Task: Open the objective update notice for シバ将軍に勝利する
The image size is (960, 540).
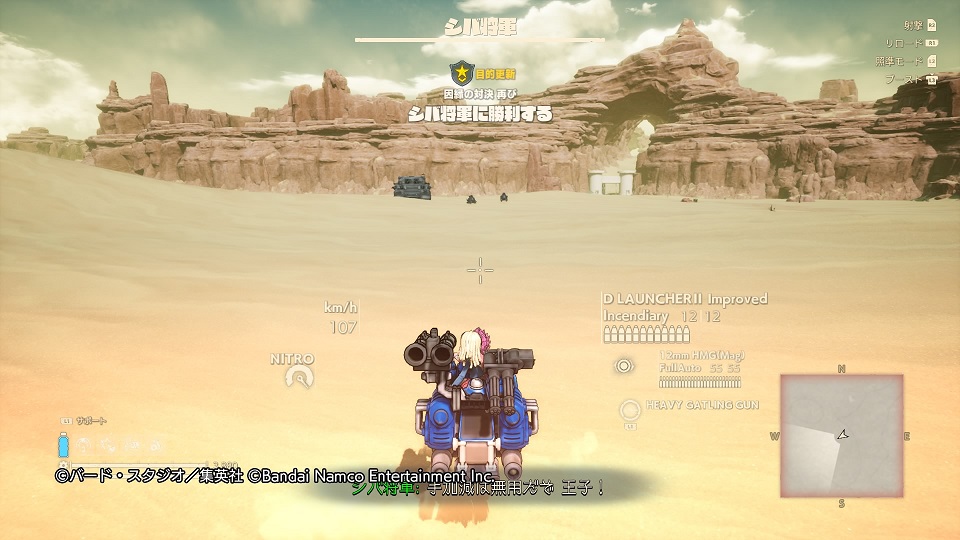Action: 481,113
